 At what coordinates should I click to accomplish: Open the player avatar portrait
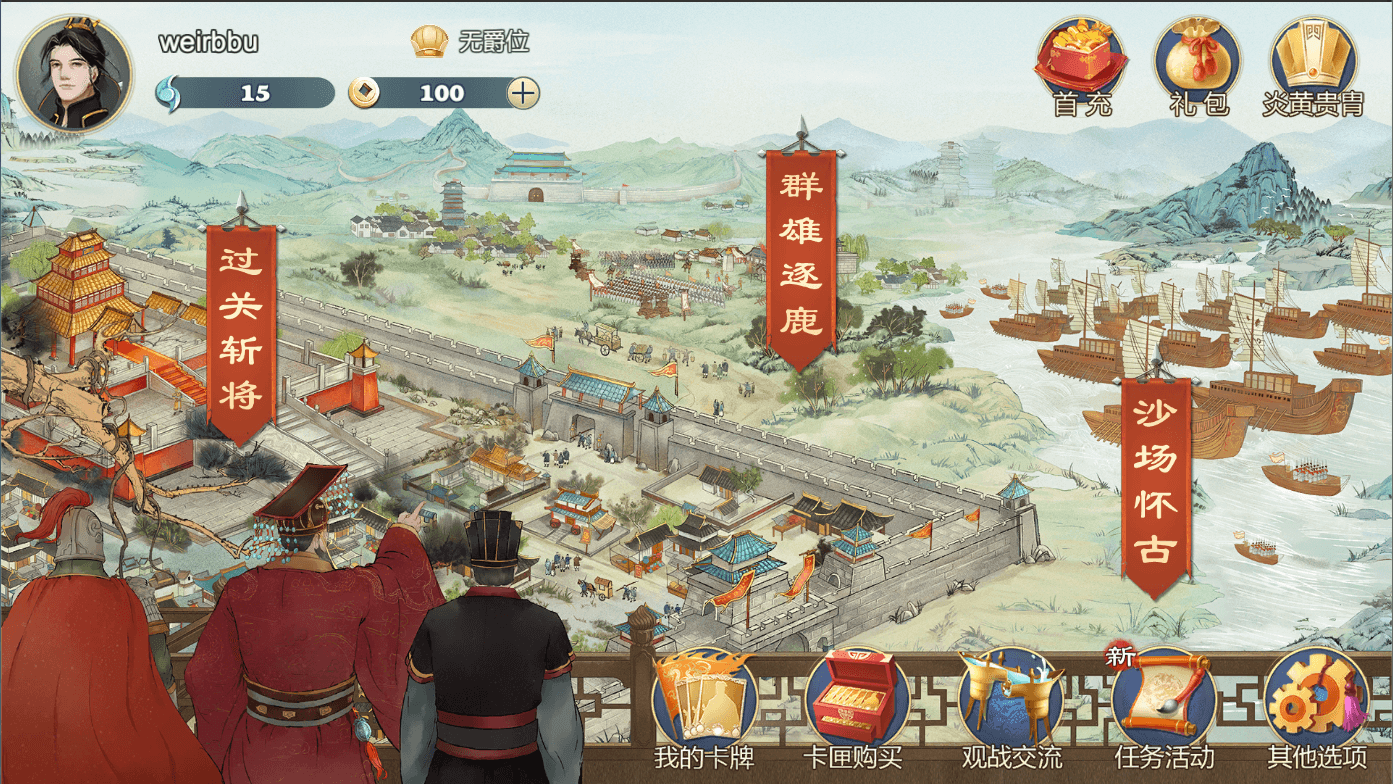coord(74,74)
